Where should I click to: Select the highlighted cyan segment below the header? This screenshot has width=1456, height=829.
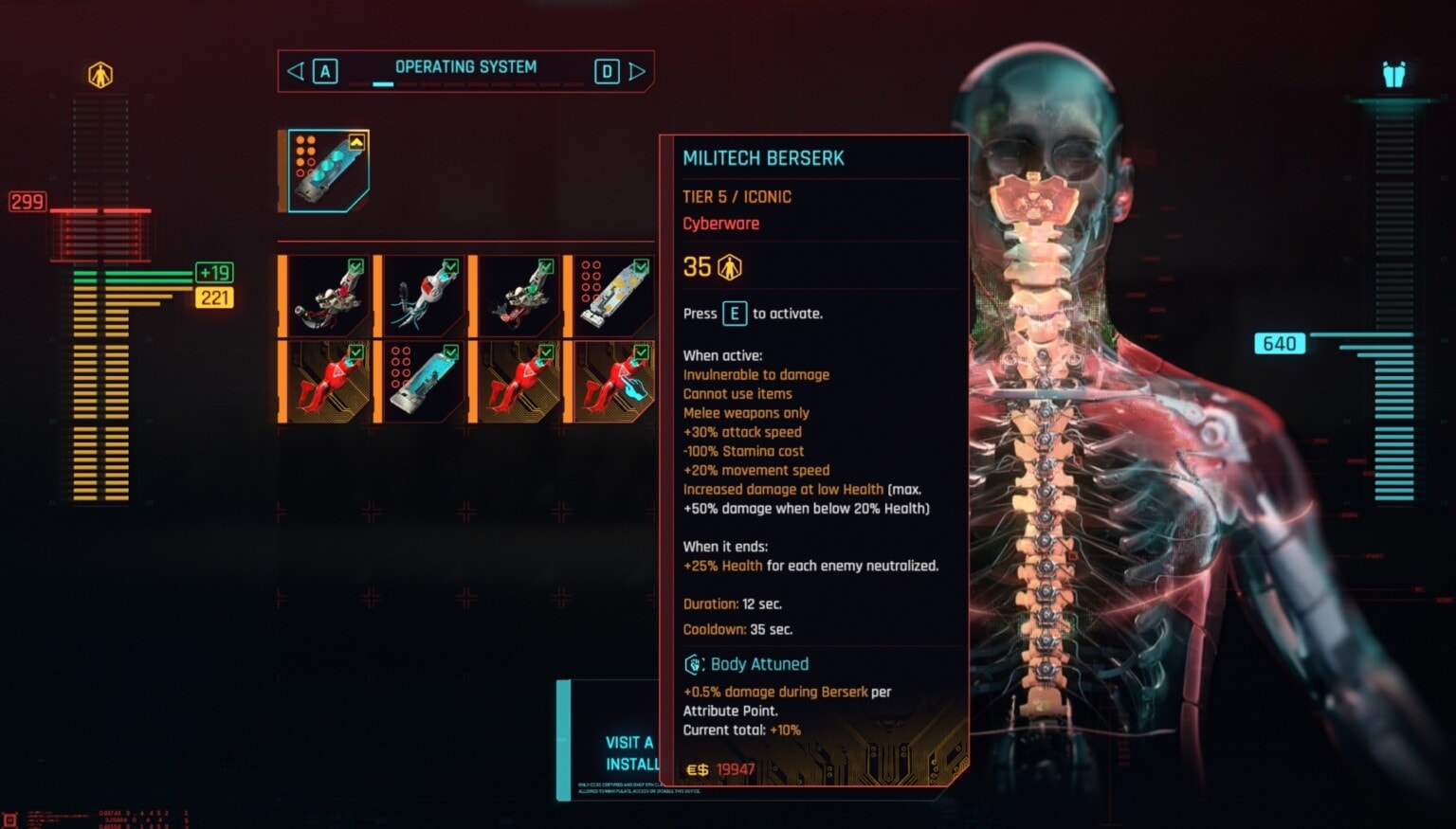click(383, 85)
